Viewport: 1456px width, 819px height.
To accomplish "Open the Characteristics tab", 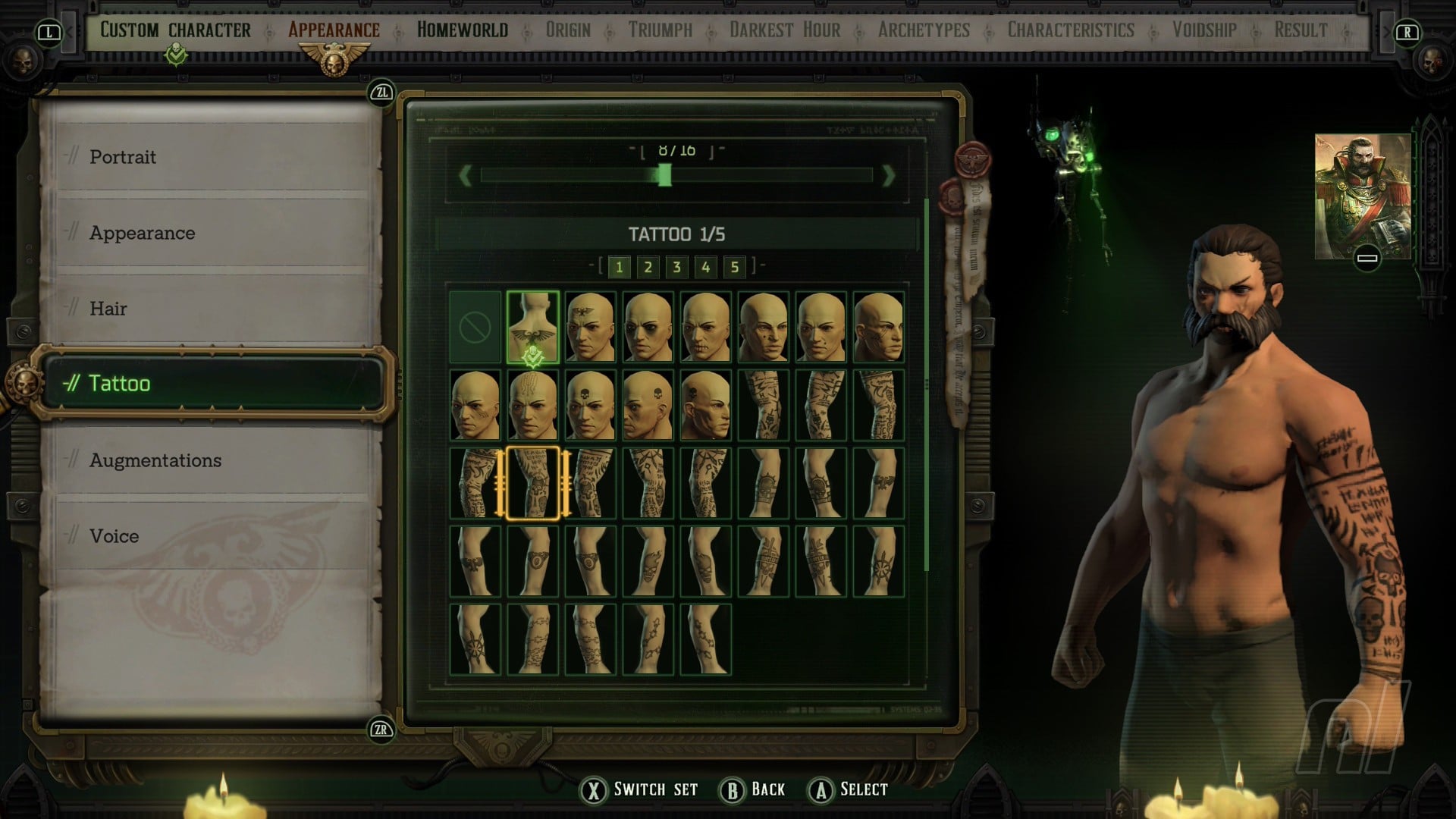I will (x=1071, y=30).
